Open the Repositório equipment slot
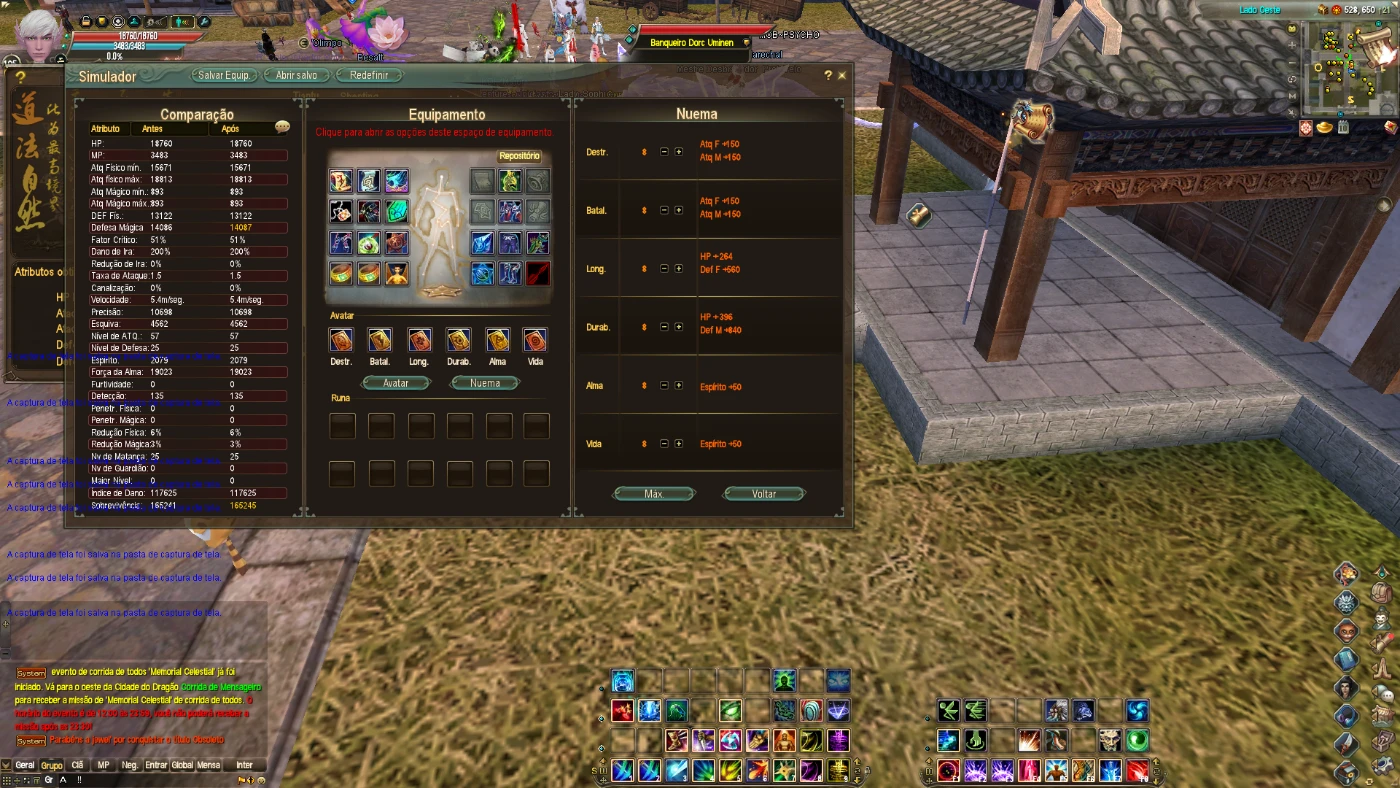 pos(519,156)
